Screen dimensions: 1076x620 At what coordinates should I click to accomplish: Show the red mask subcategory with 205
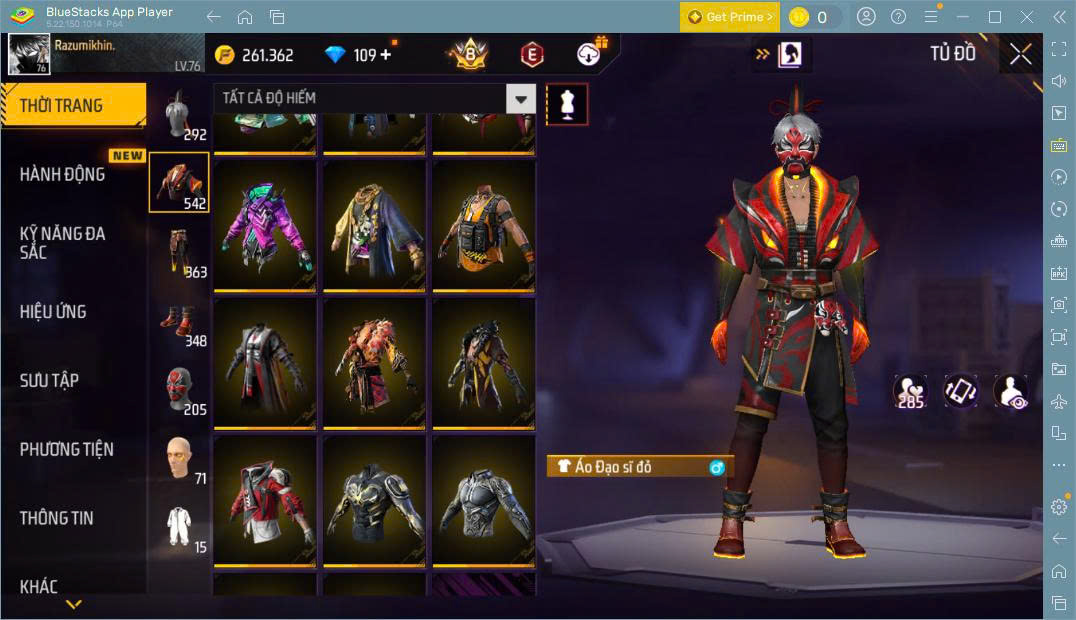pyautogui.click(x=180, y=391)
